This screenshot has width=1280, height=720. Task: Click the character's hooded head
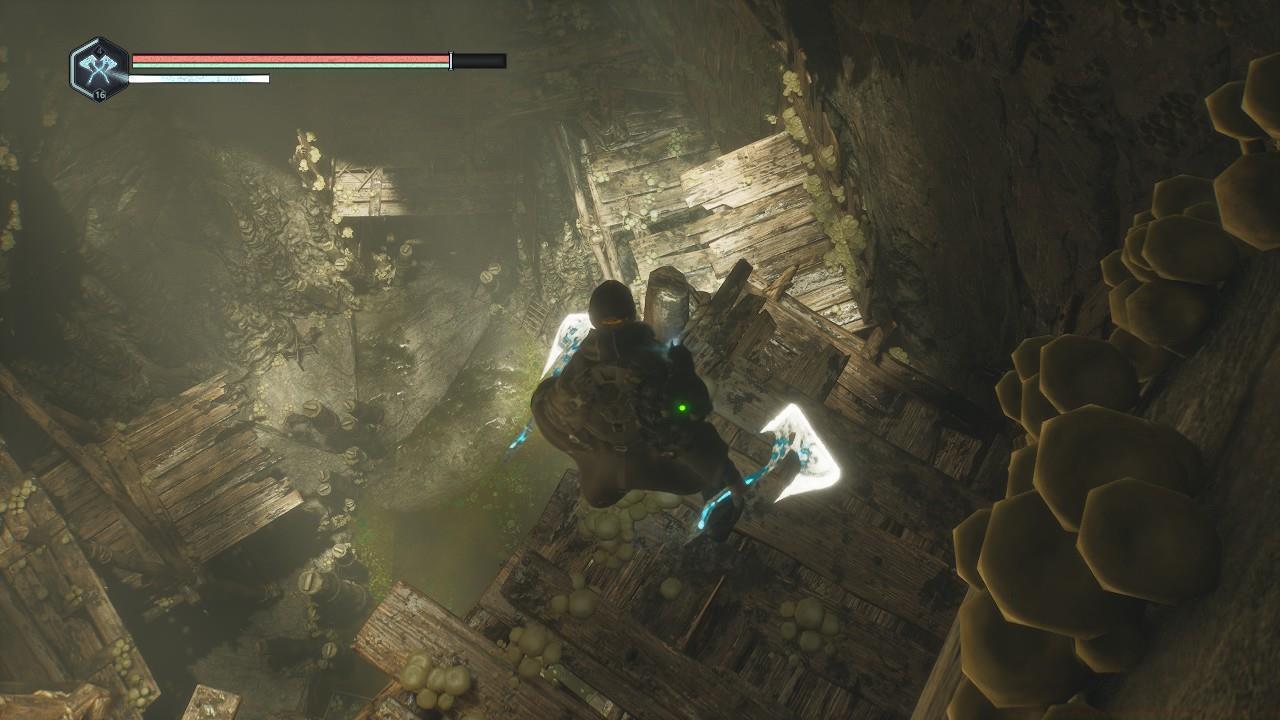pos(607,303)
